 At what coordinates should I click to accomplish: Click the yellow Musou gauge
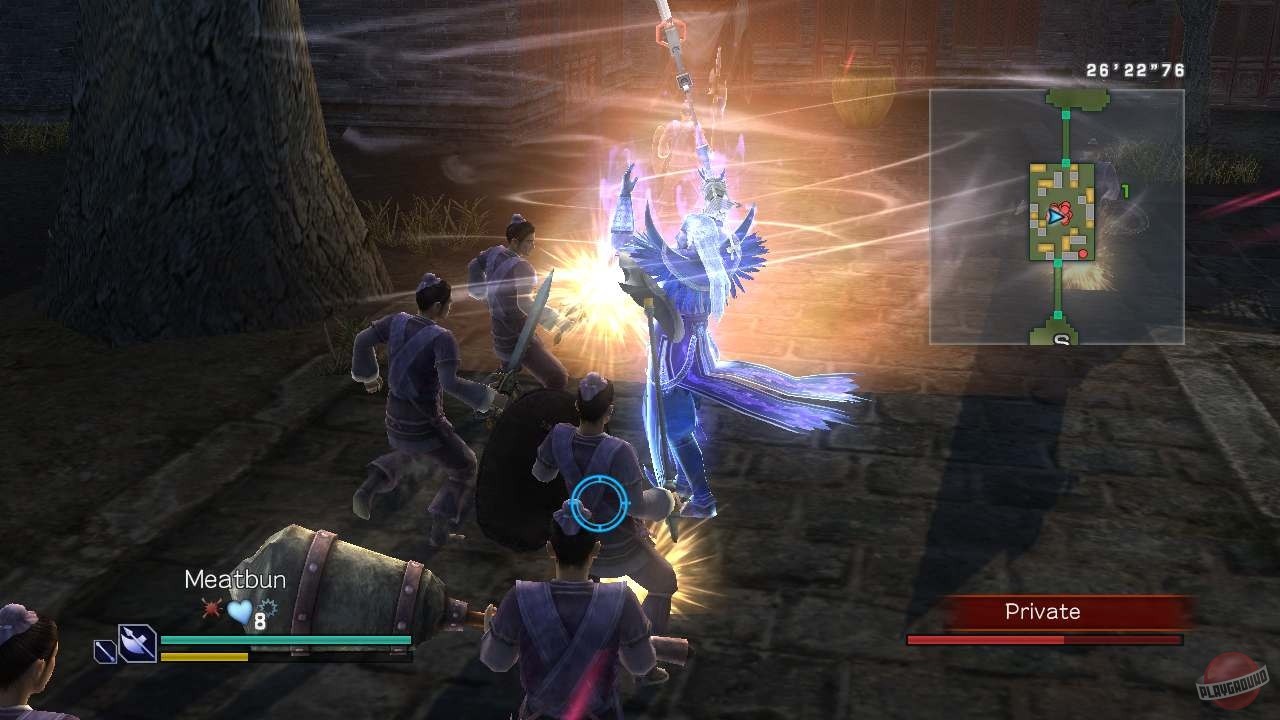204,657
